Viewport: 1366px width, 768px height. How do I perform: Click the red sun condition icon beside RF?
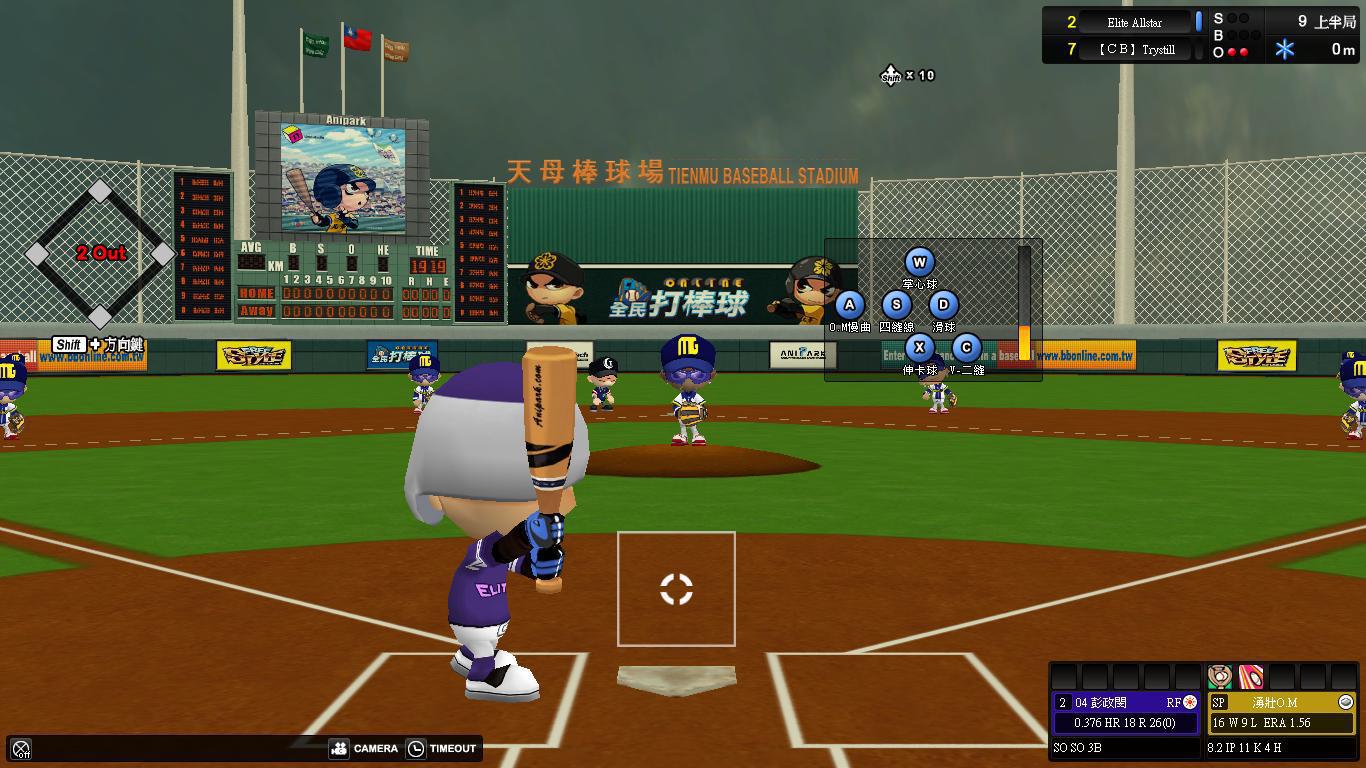pyautogui.click(x=1190, y=703)
